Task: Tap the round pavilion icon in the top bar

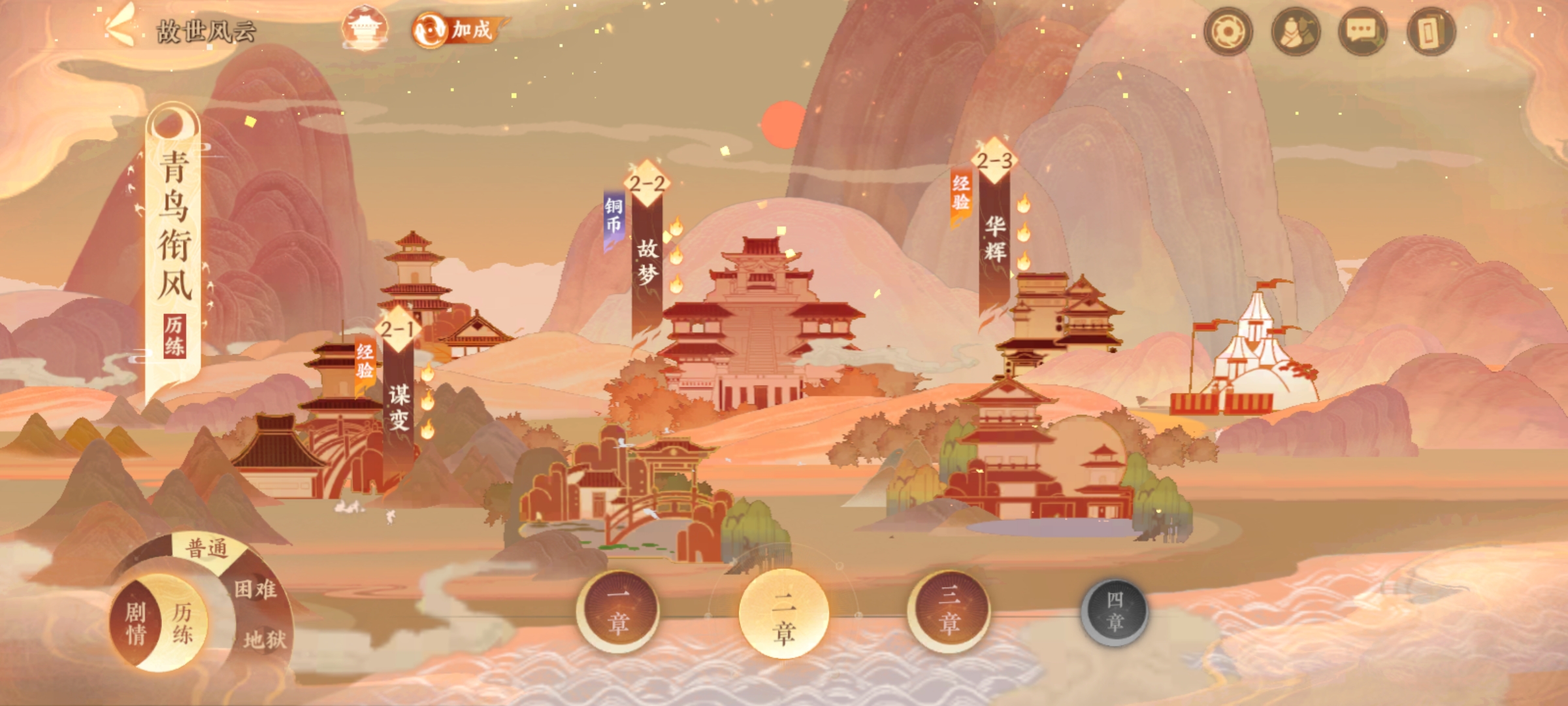Action: click(x=365, y=29)
